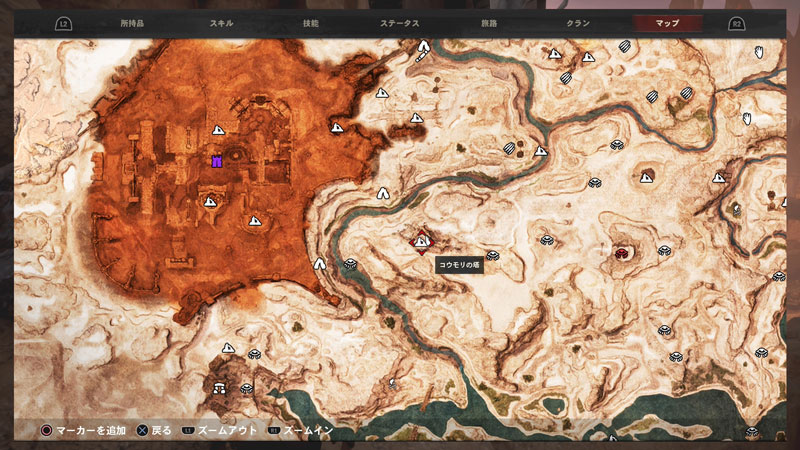Screen dimensions: 800x450
Task: Show the ステータス tab
Action: tap(400, 22)
